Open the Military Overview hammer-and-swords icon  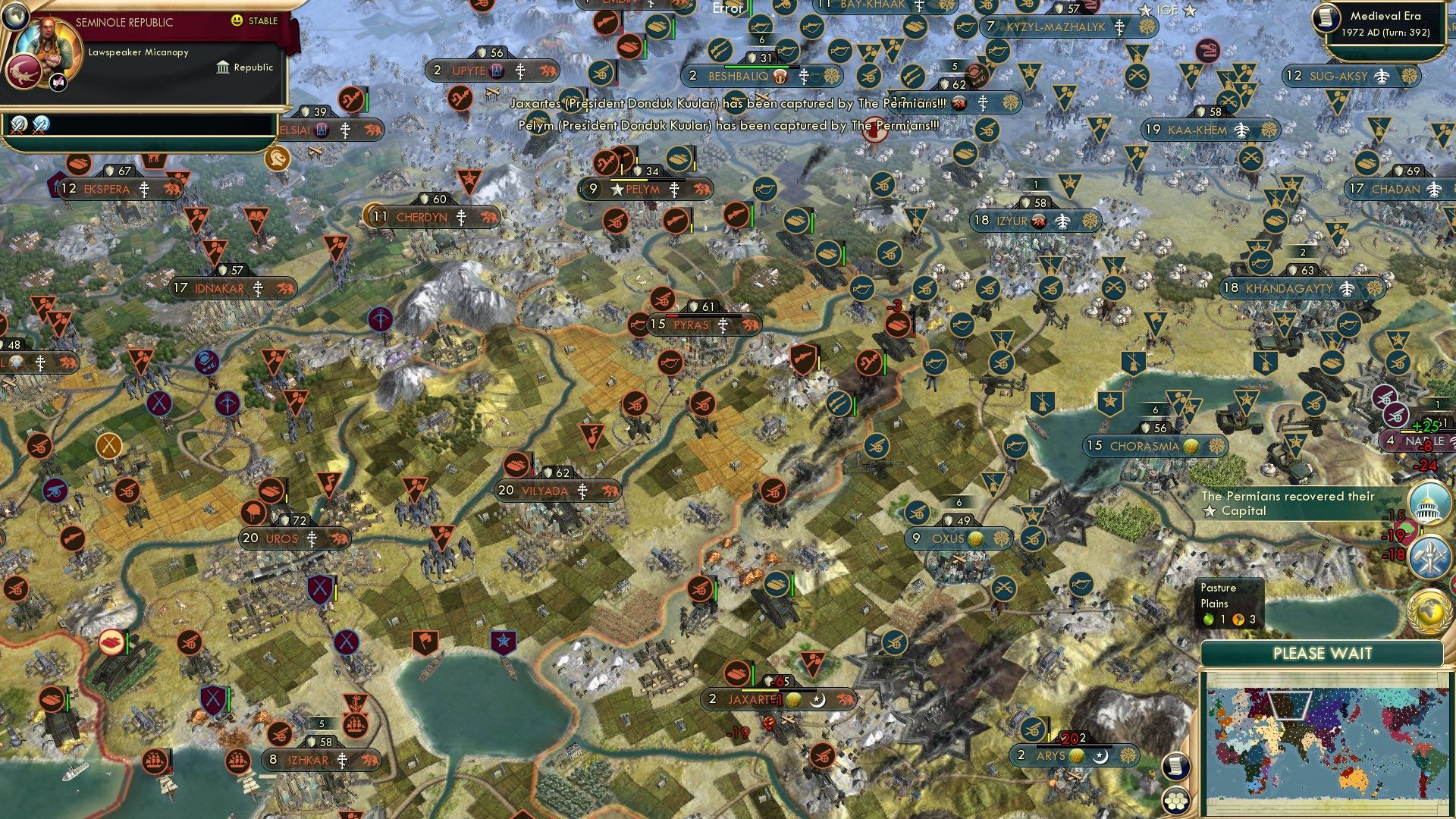pyautogui.click(x=1429, y=554)
